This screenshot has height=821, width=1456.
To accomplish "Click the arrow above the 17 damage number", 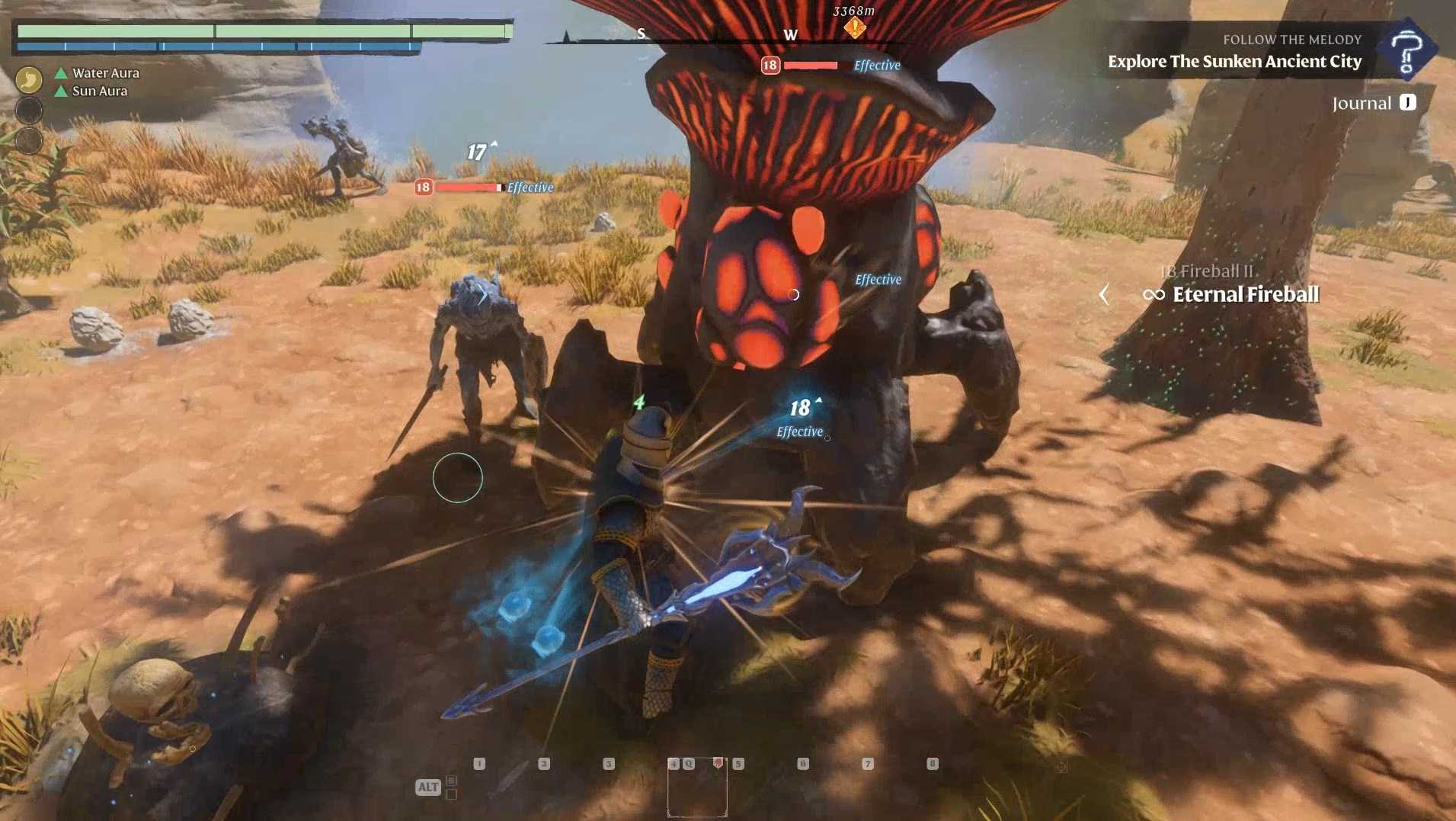I will click(x=493, y=142).
